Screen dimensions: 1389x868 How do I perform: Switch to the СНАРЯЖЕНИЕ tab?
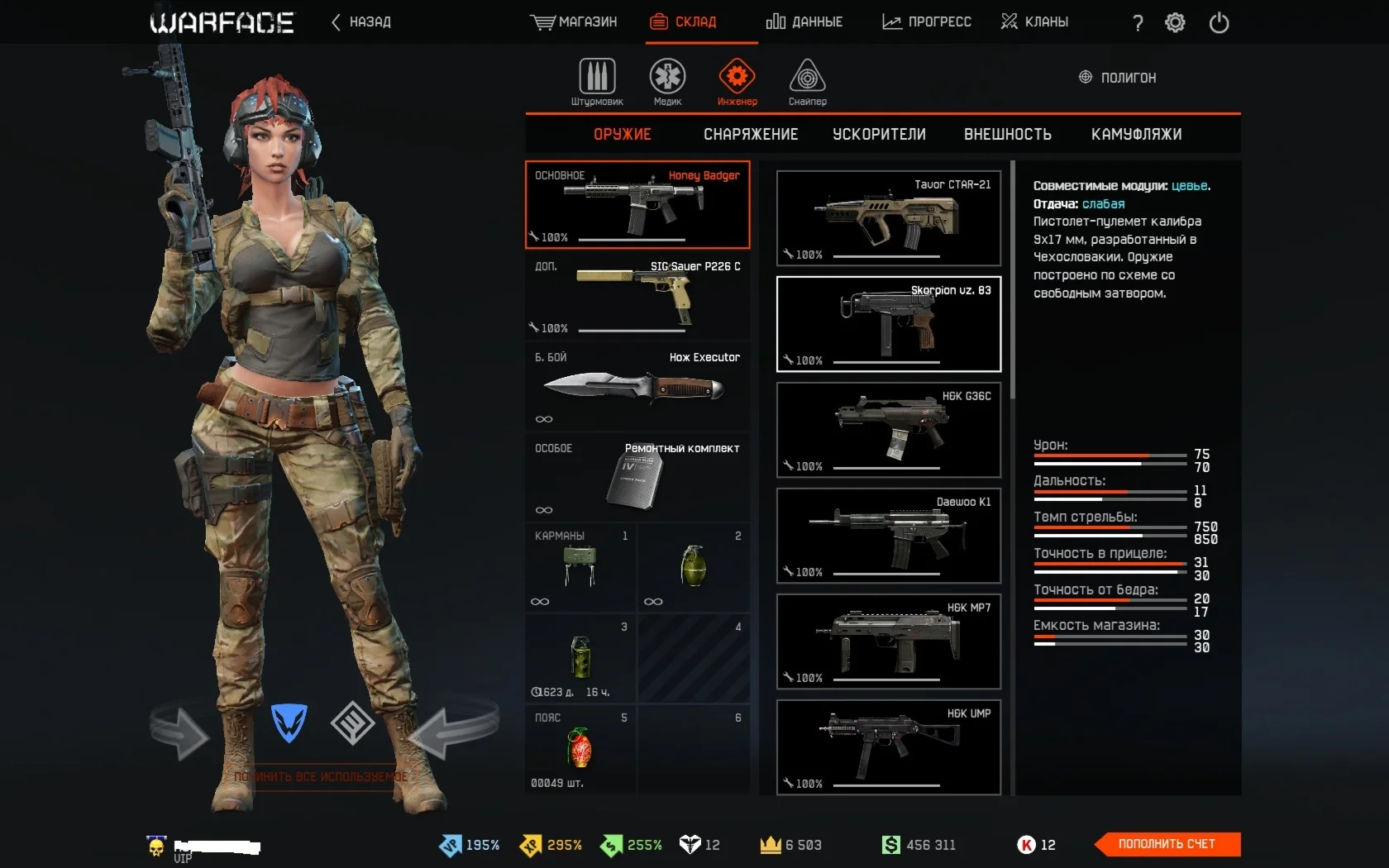coord(751,135)
